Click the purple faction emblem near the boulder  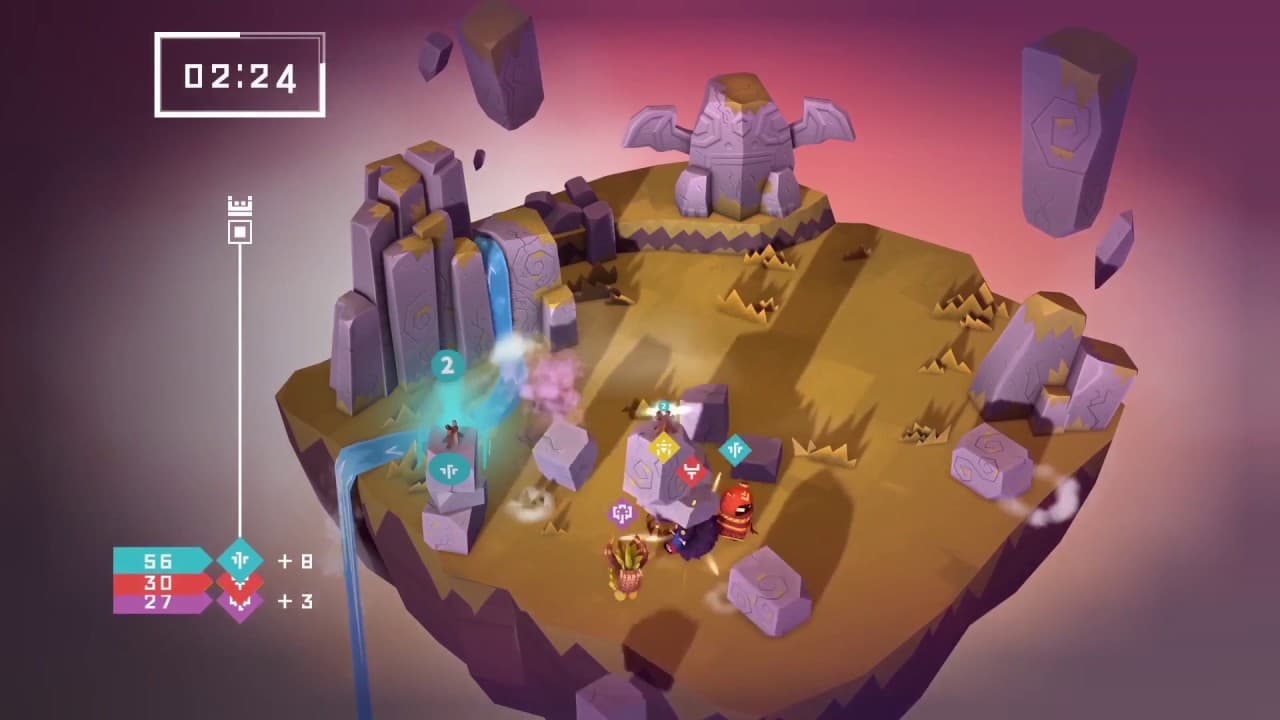click(x=623, y=510)
